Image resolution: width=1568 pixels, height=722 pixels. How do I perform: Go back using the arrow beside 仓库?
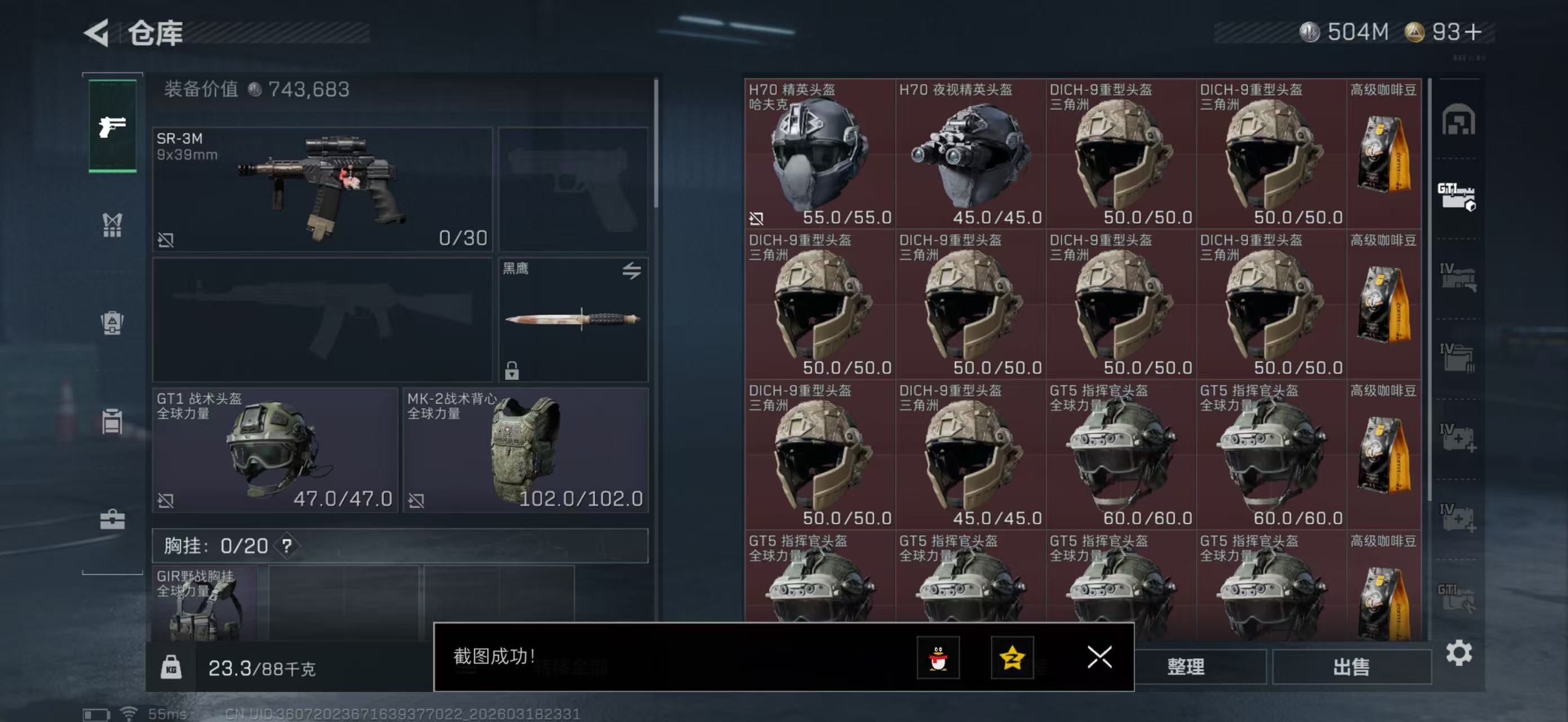coord(98,33)
